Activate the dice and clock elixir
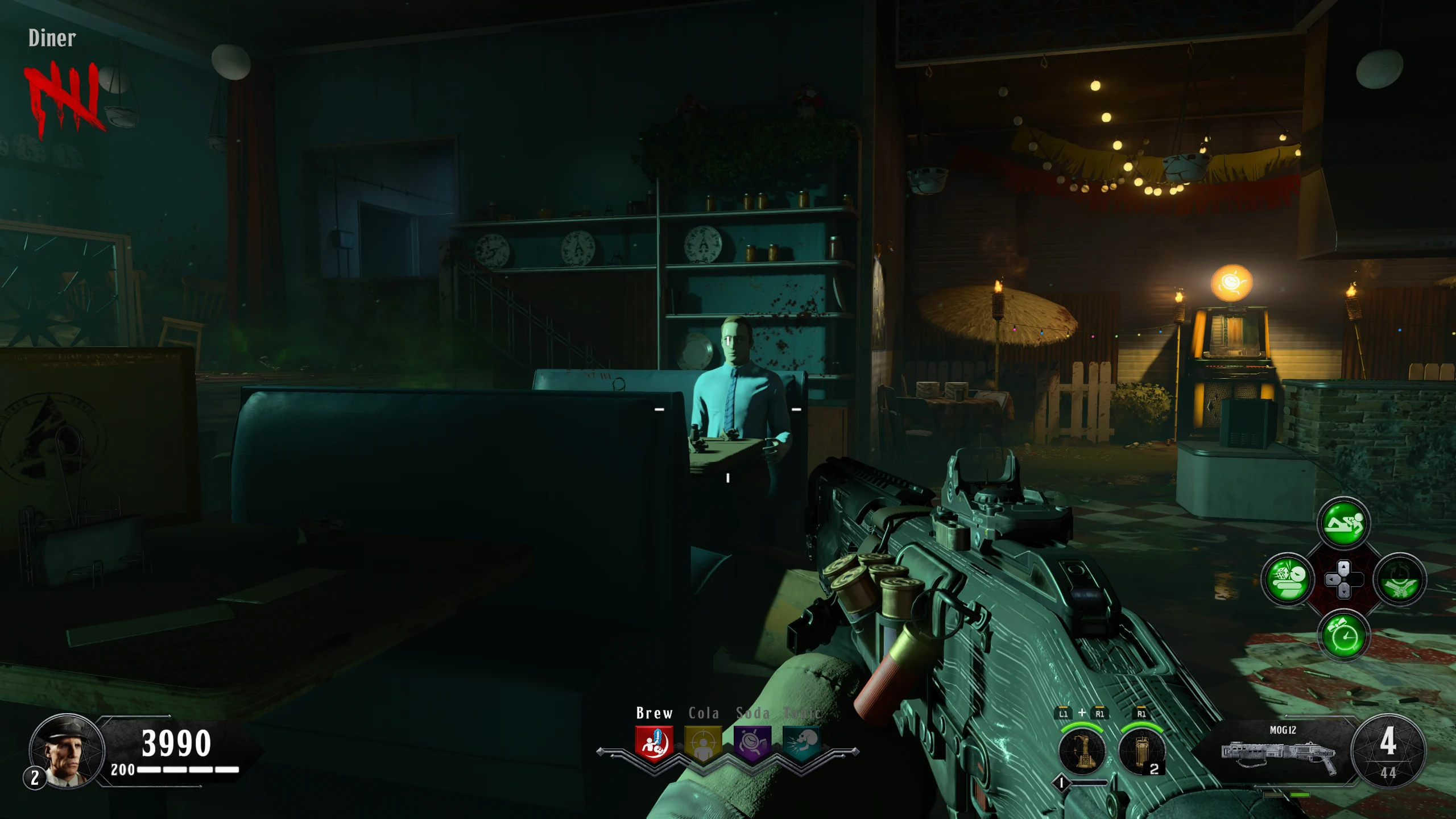The height and width of the screenshot is (819, 1456). click(x=1288, y=580)
